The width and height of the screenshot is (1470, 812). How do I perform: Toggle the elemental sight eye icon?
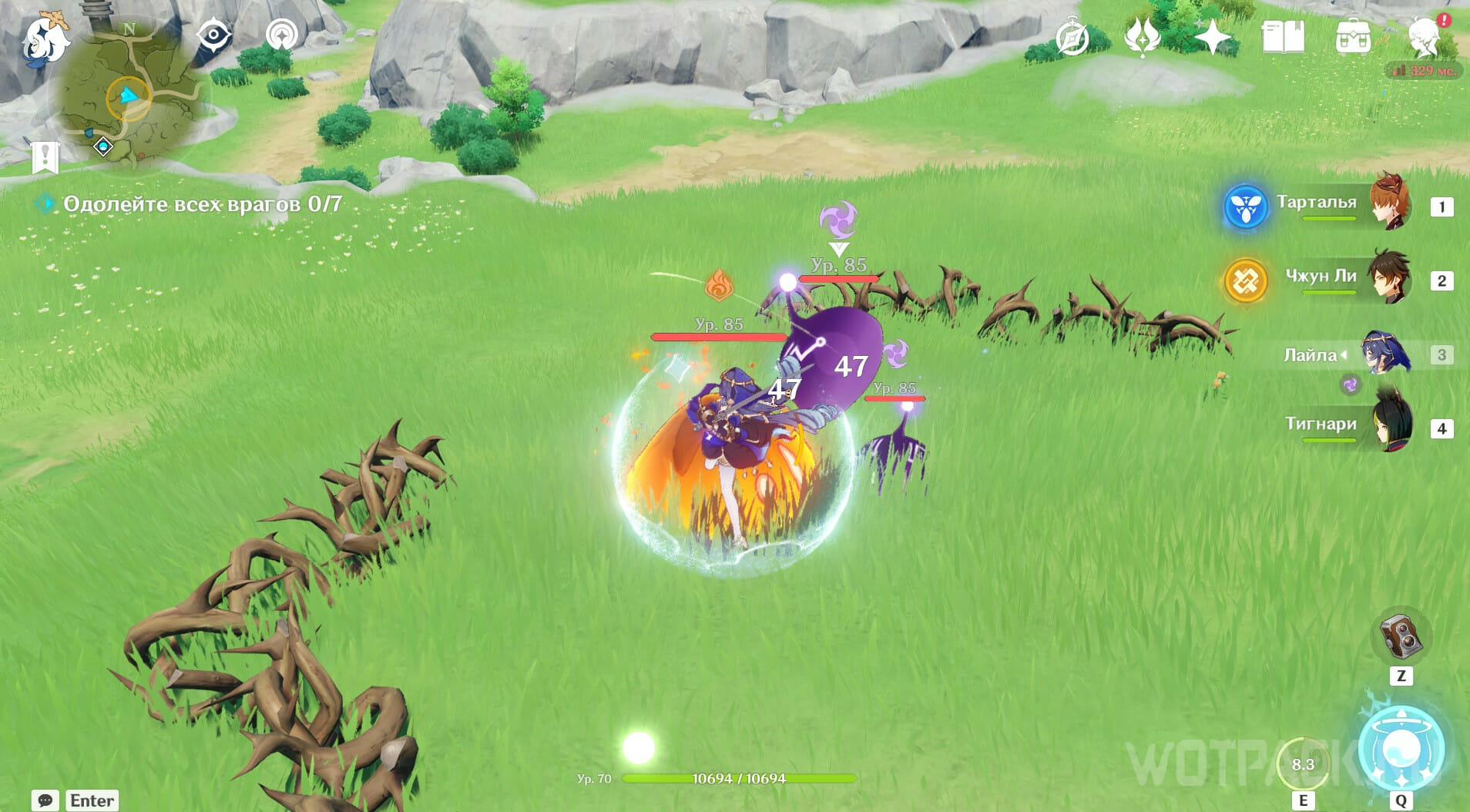pyautogui.click(x=213, y=35)
